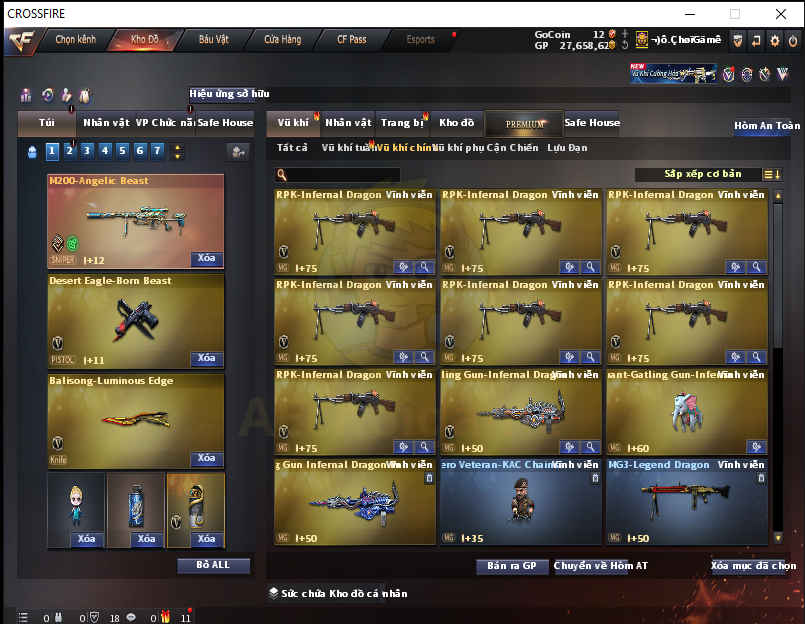
Task: Open the CF Pass page
Action: coord(351,40)
